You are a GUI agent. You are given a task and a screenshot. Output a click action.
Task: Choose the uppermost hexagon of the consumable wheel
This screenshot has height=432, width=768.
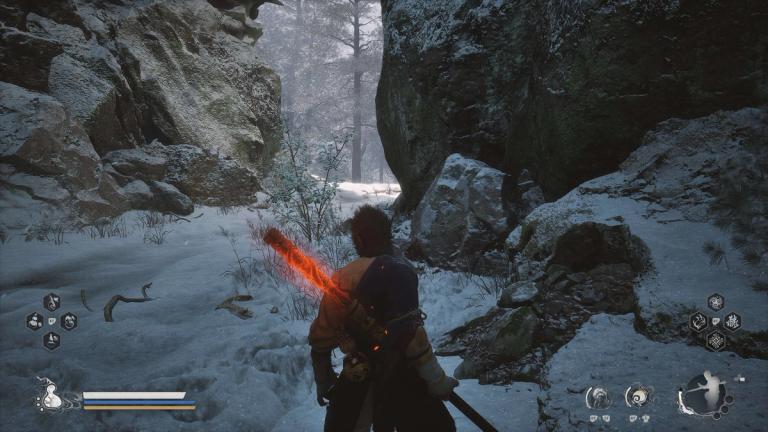pos(51,302)
